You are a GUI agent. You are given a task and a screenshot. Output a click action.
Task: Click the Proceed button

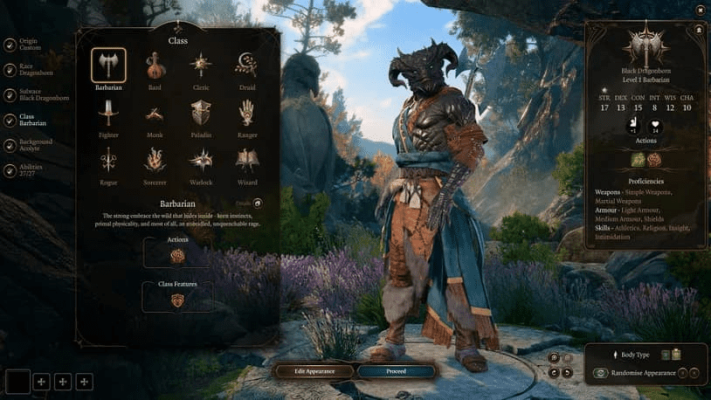[x=396, y=371]
